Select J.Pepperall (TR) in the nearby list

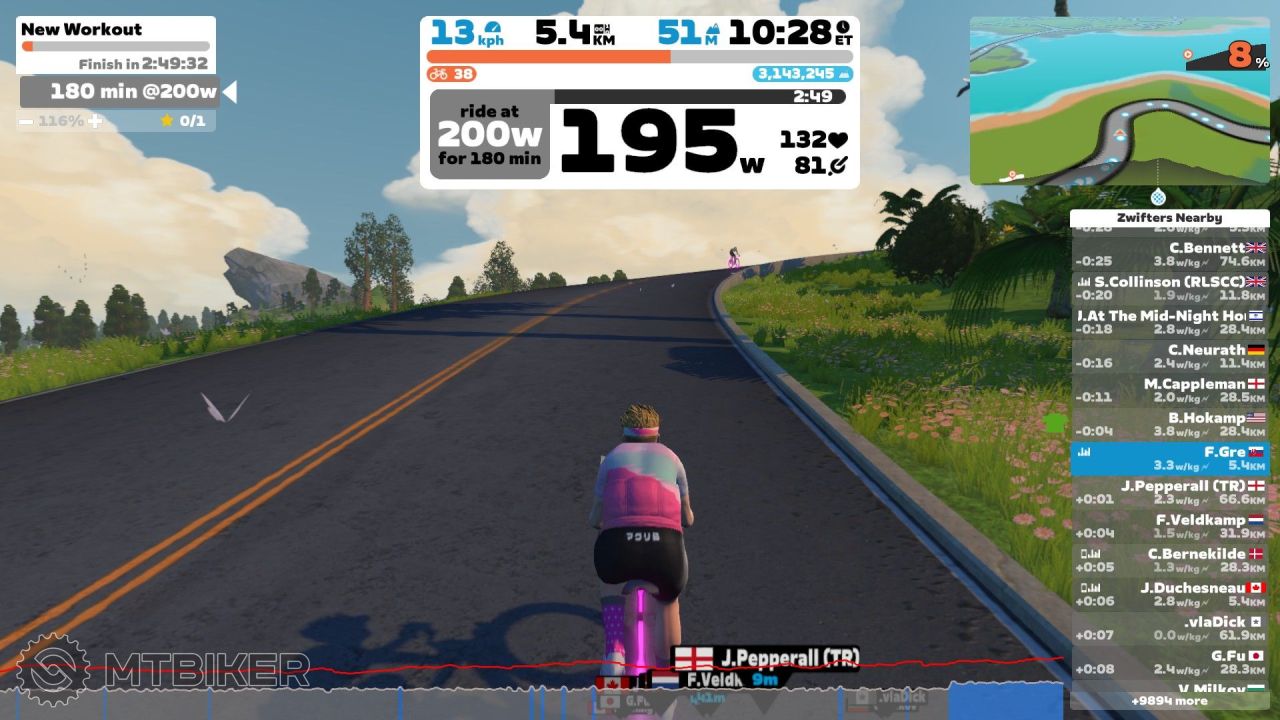pyautogui.click(x=1169, y=493)
